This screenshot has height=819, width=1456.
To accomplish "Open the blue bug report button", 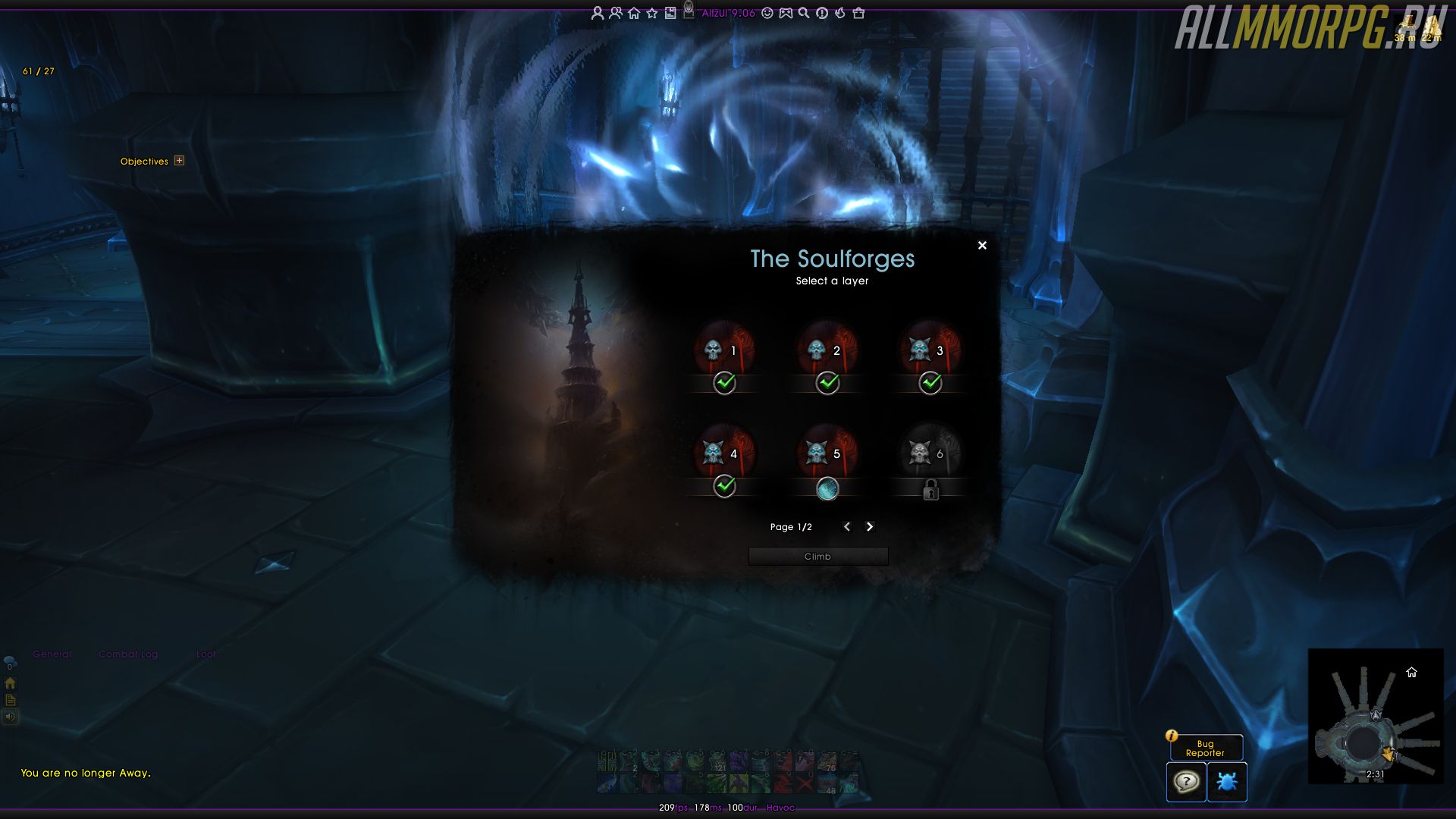I will click(1226, 781).
